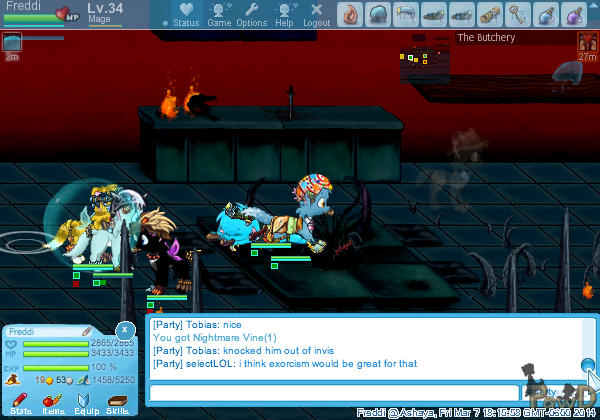600x420 pixels.
Task: Open the Game menu
Action: pos(219,15)
